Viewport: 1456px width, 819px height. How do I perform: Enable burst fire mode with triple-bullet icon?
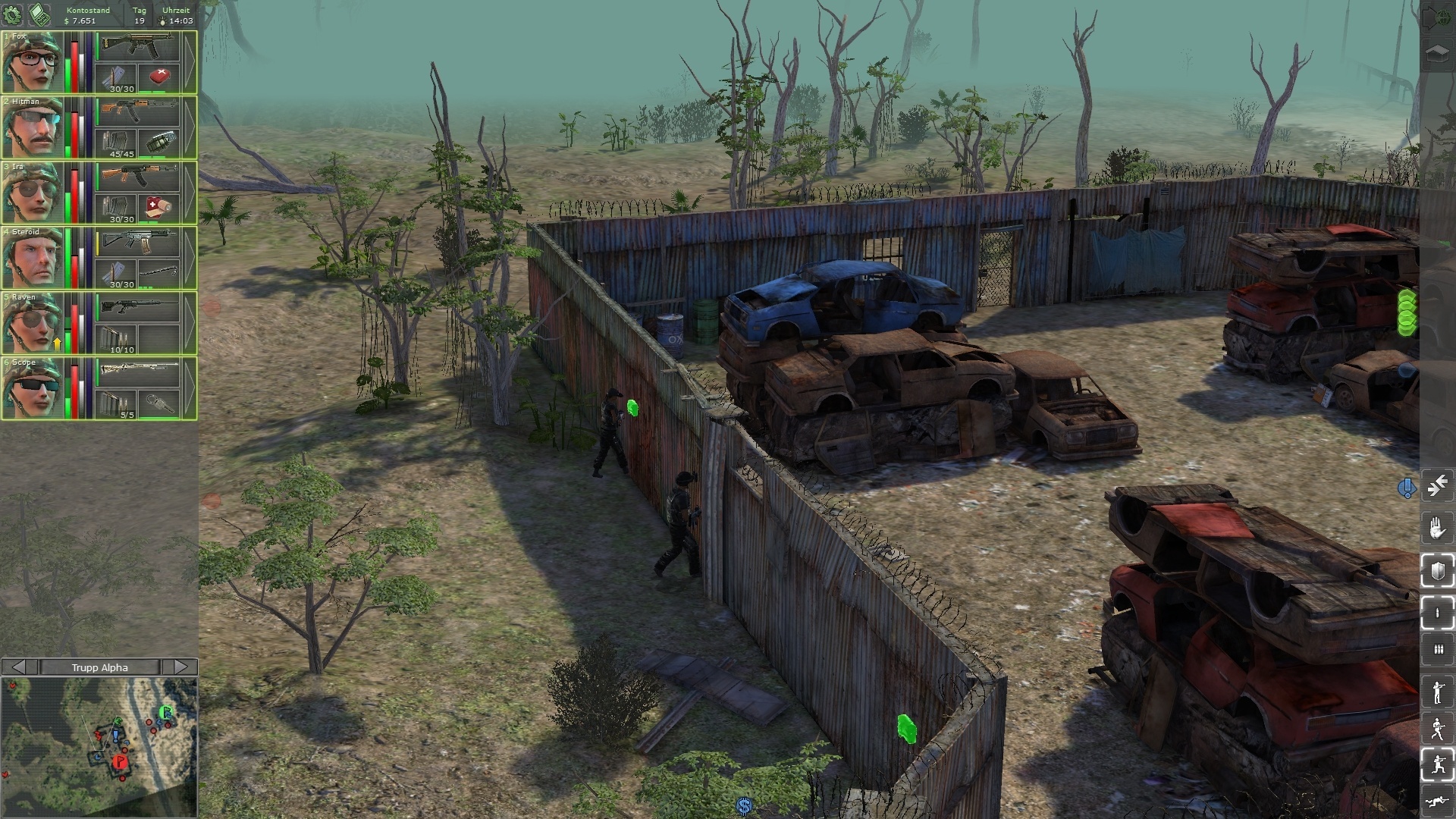coord(1437,651)
